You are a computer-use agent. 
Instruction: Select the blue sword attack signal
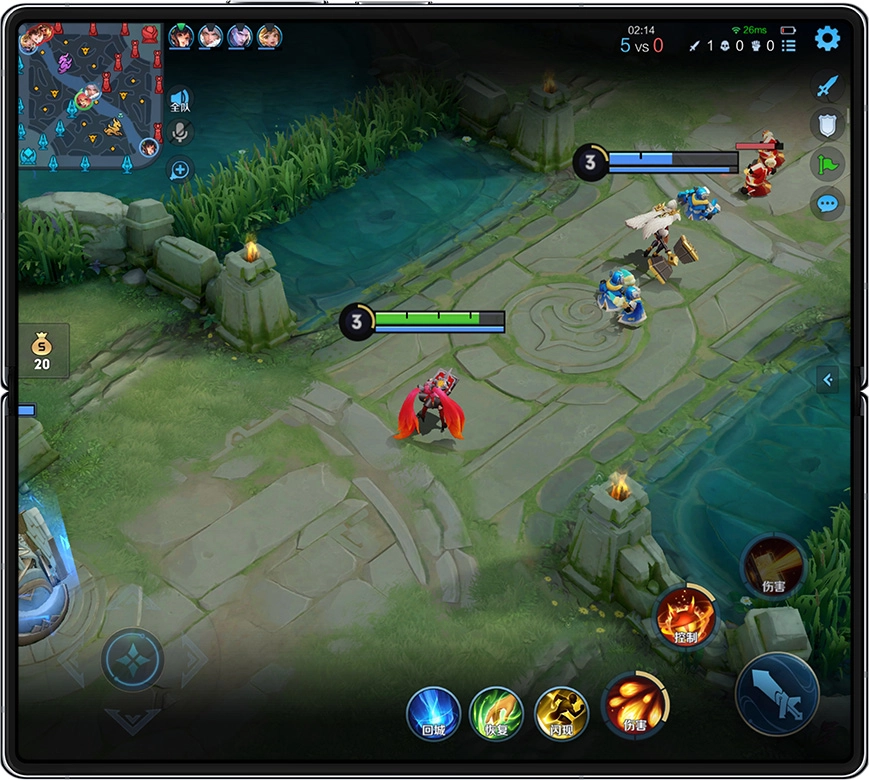coord(827,86)
